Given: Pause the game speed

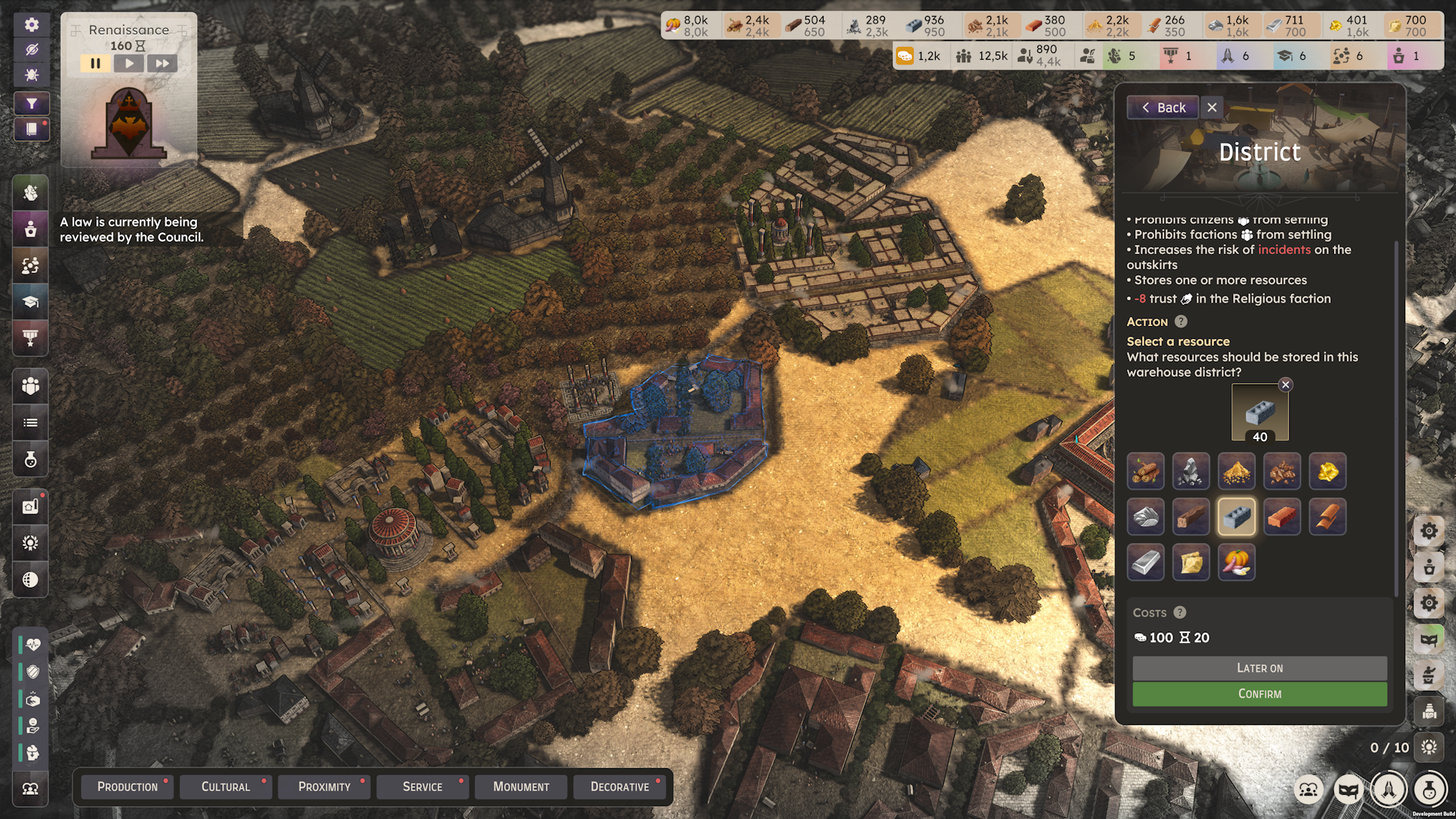Looking at the screenshot, I should tap(96, 64).
